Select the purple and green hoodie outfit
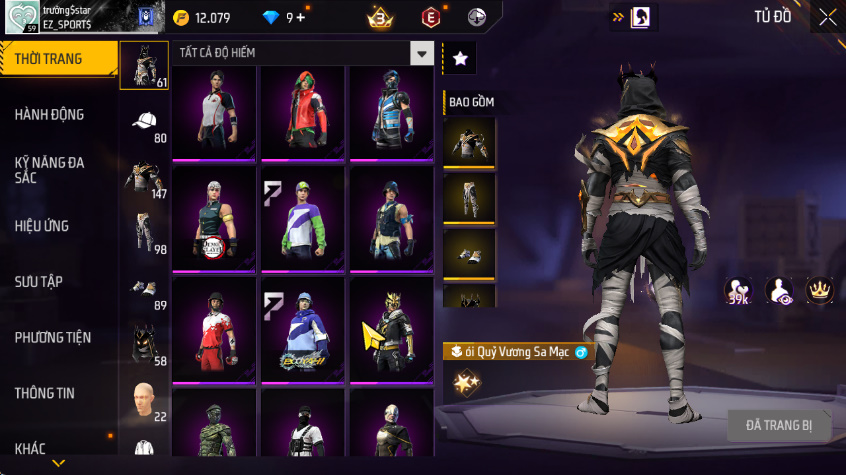 click(303, 218)
